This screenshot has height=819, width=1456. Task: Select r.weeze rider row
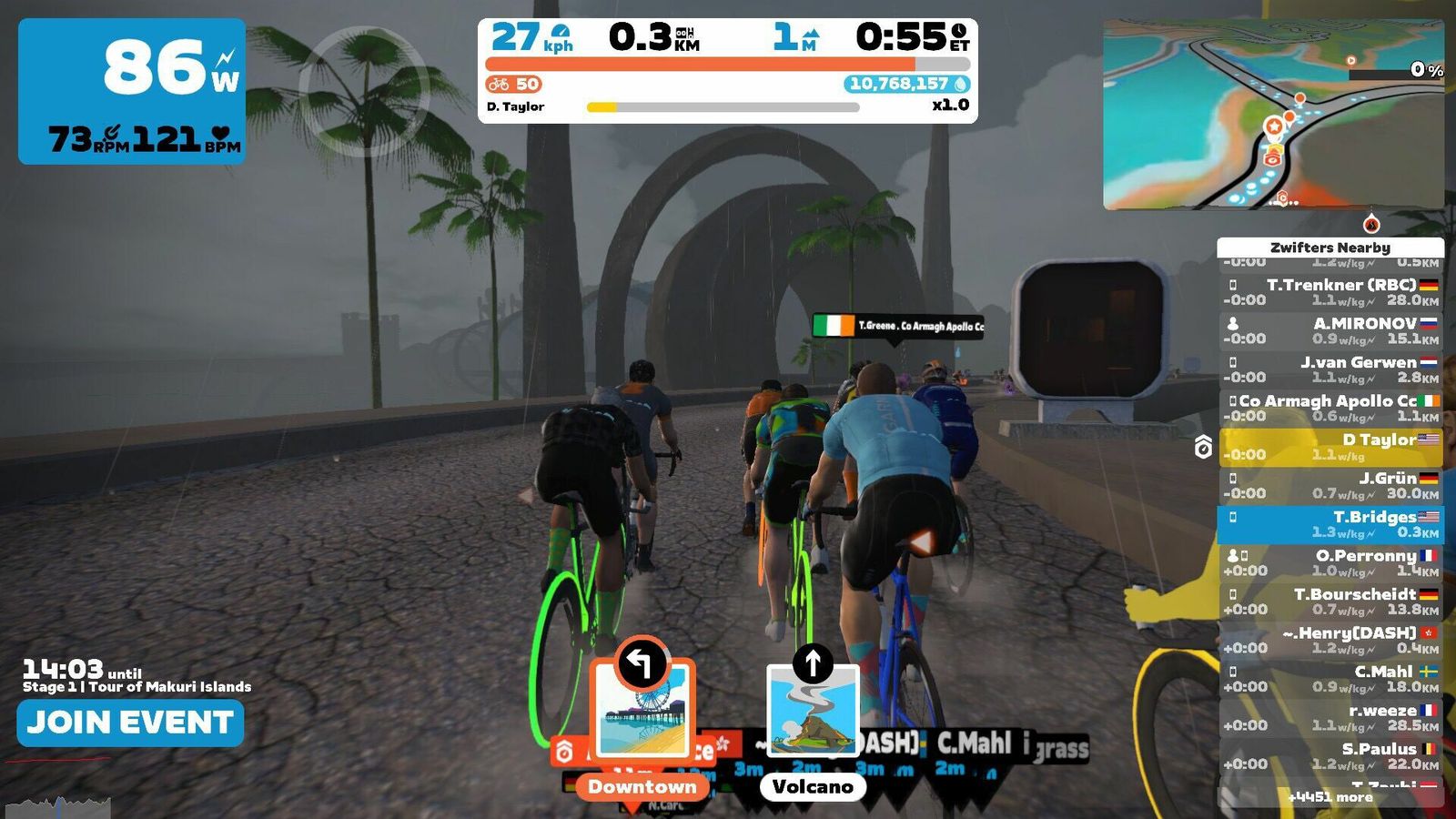click(1330, 717)
